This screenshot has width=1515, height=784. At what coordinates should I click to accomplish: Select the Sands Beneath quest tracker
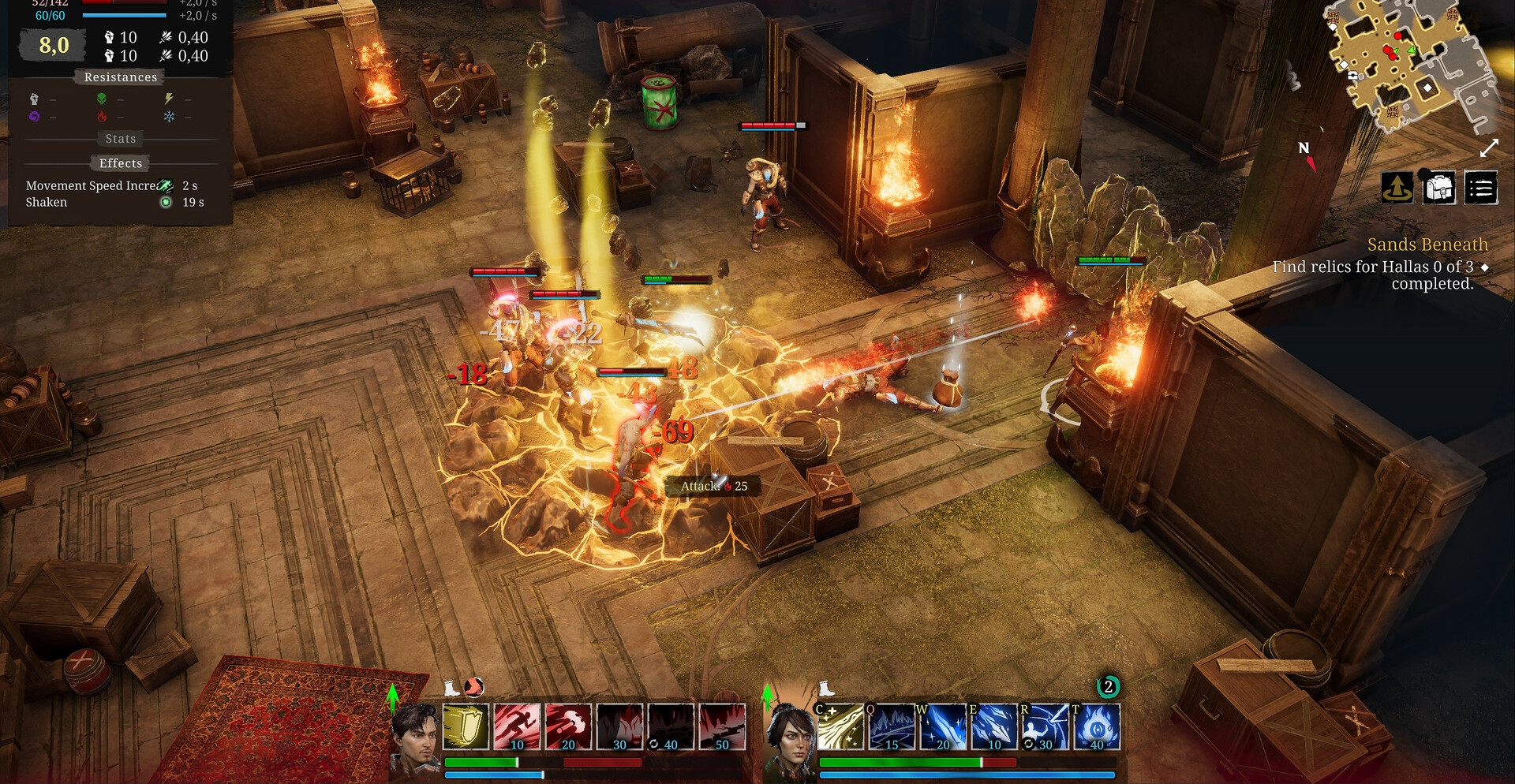[x=1427, y=245]
